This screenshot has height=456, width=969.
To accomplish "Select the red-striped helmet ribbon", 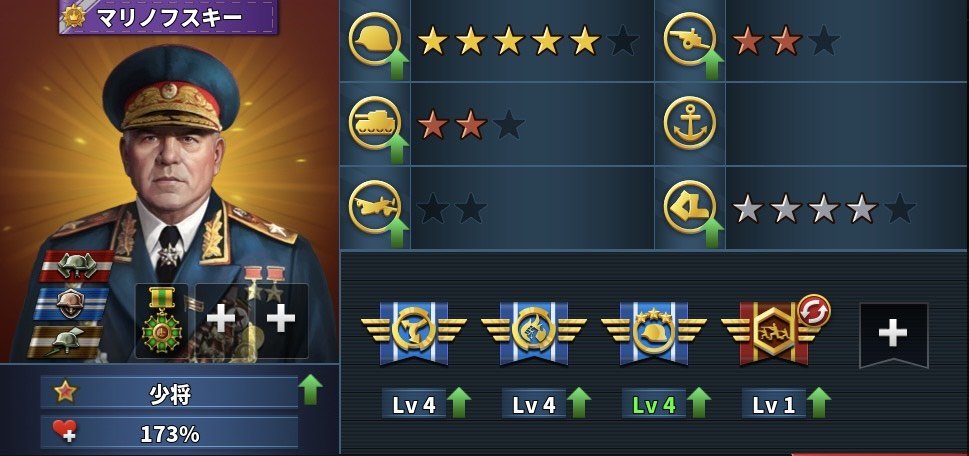I will 75,265.
